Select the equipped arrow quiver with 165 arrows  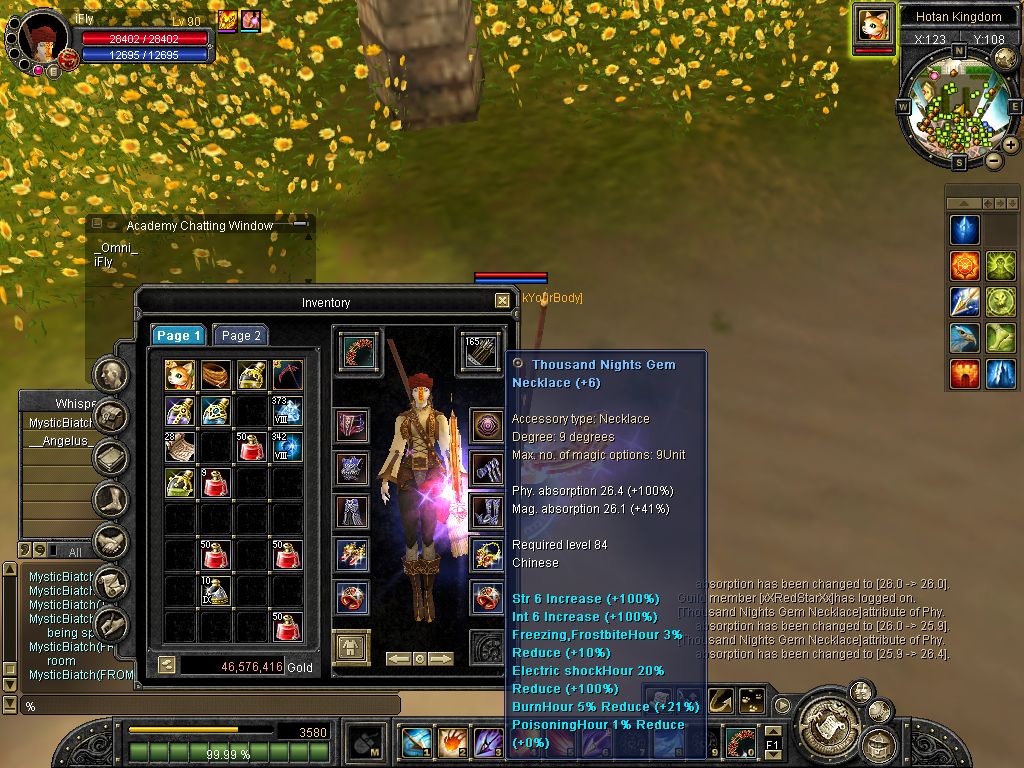click(482, 351)
